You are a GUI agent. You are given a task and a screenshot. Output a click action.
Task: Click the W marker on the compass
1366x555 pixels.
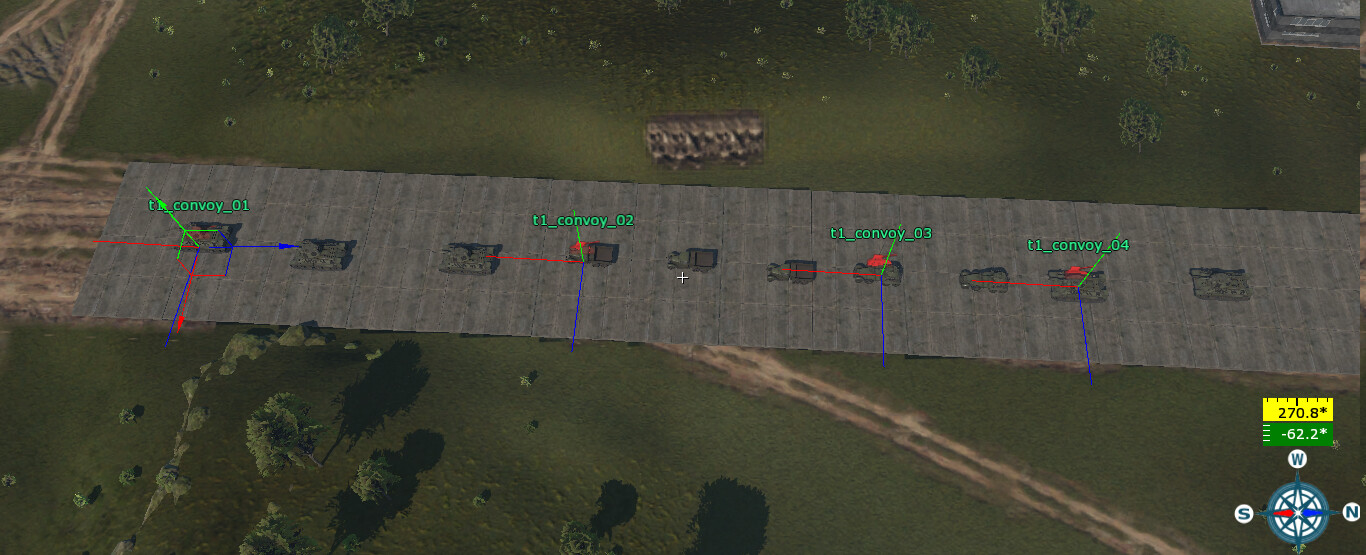click(1297, 459)
